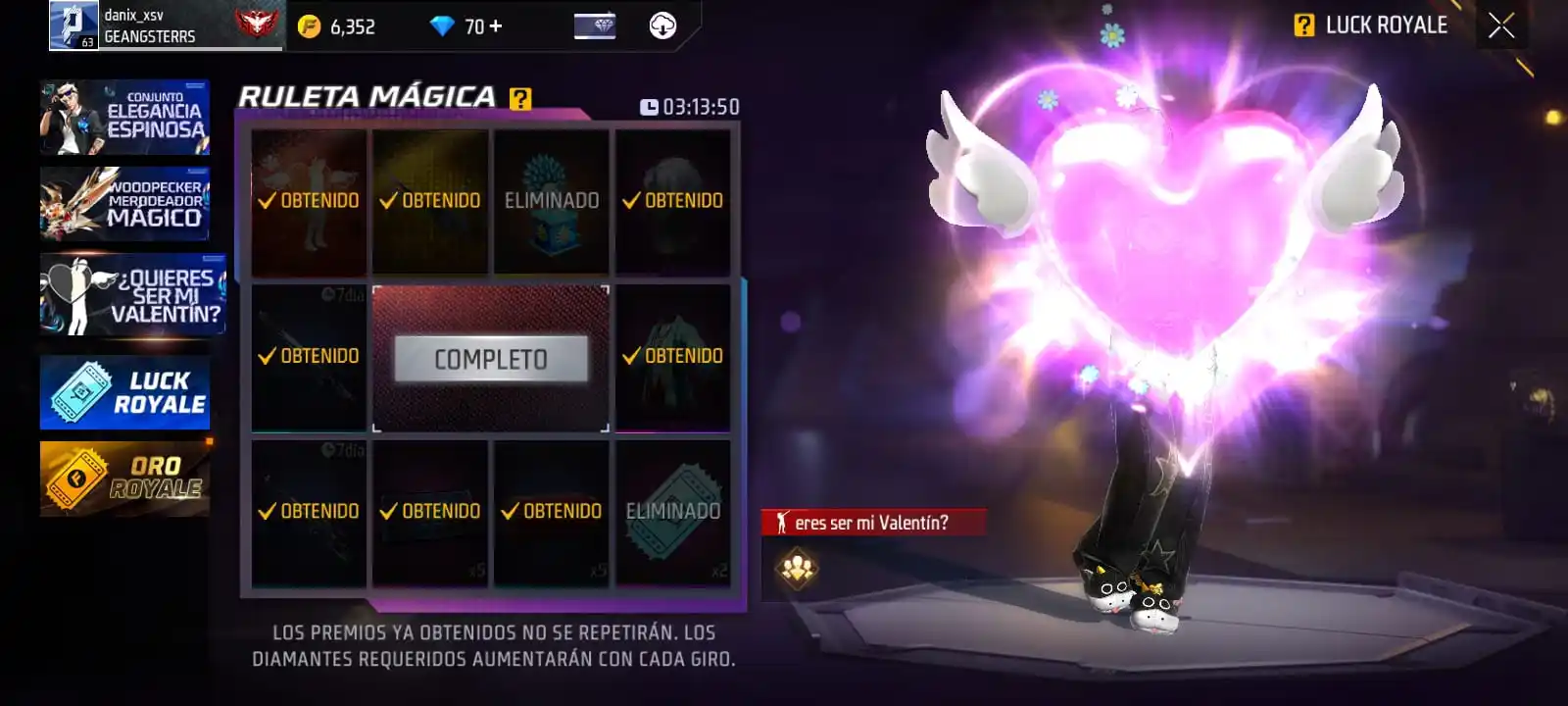Select the eliminated blue box prize tile
Image resolution: width=1568 pixels, height=706 pixels.
(551, 201)
